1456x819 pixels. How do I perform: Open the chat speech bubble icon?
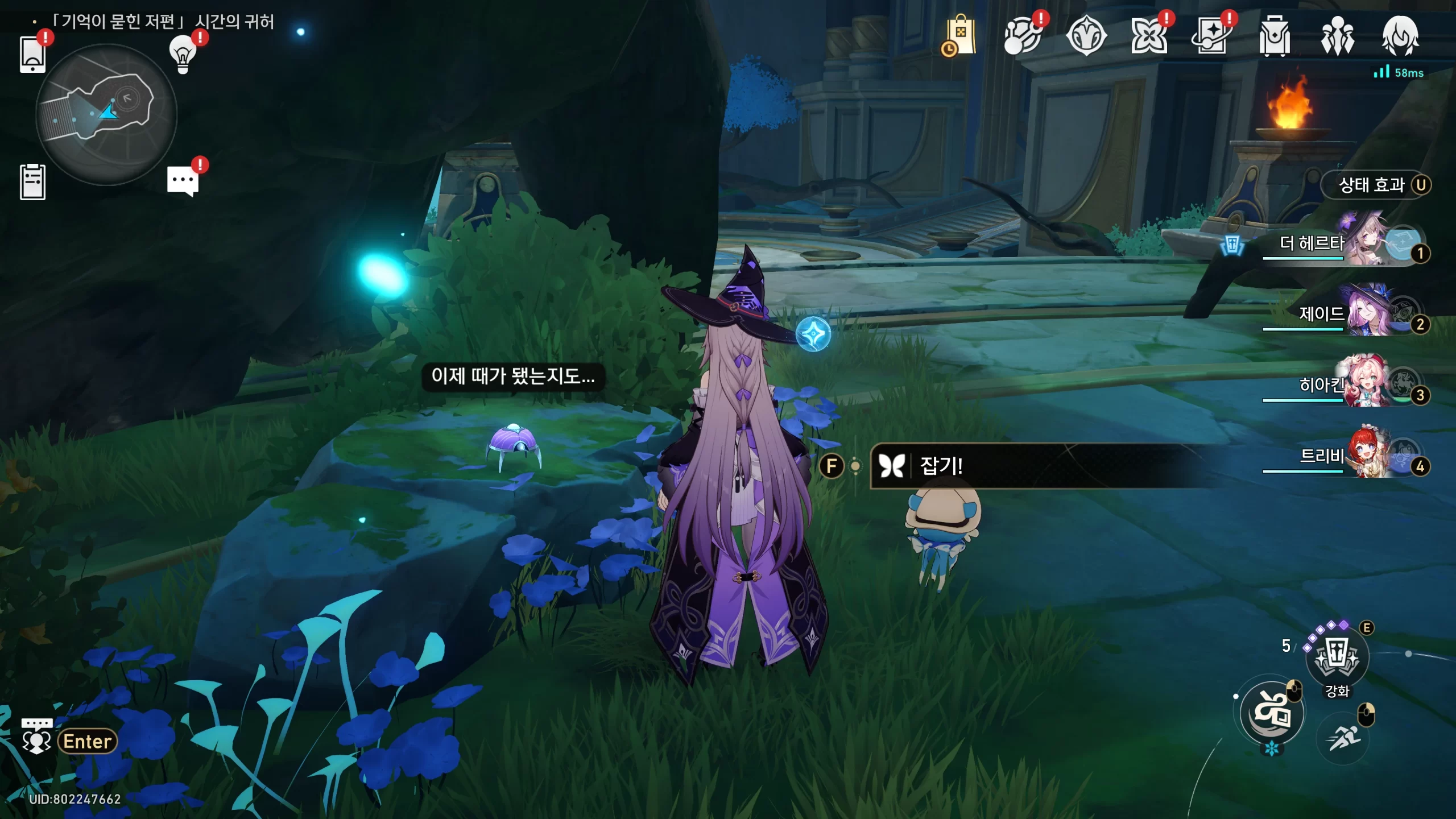183,181
